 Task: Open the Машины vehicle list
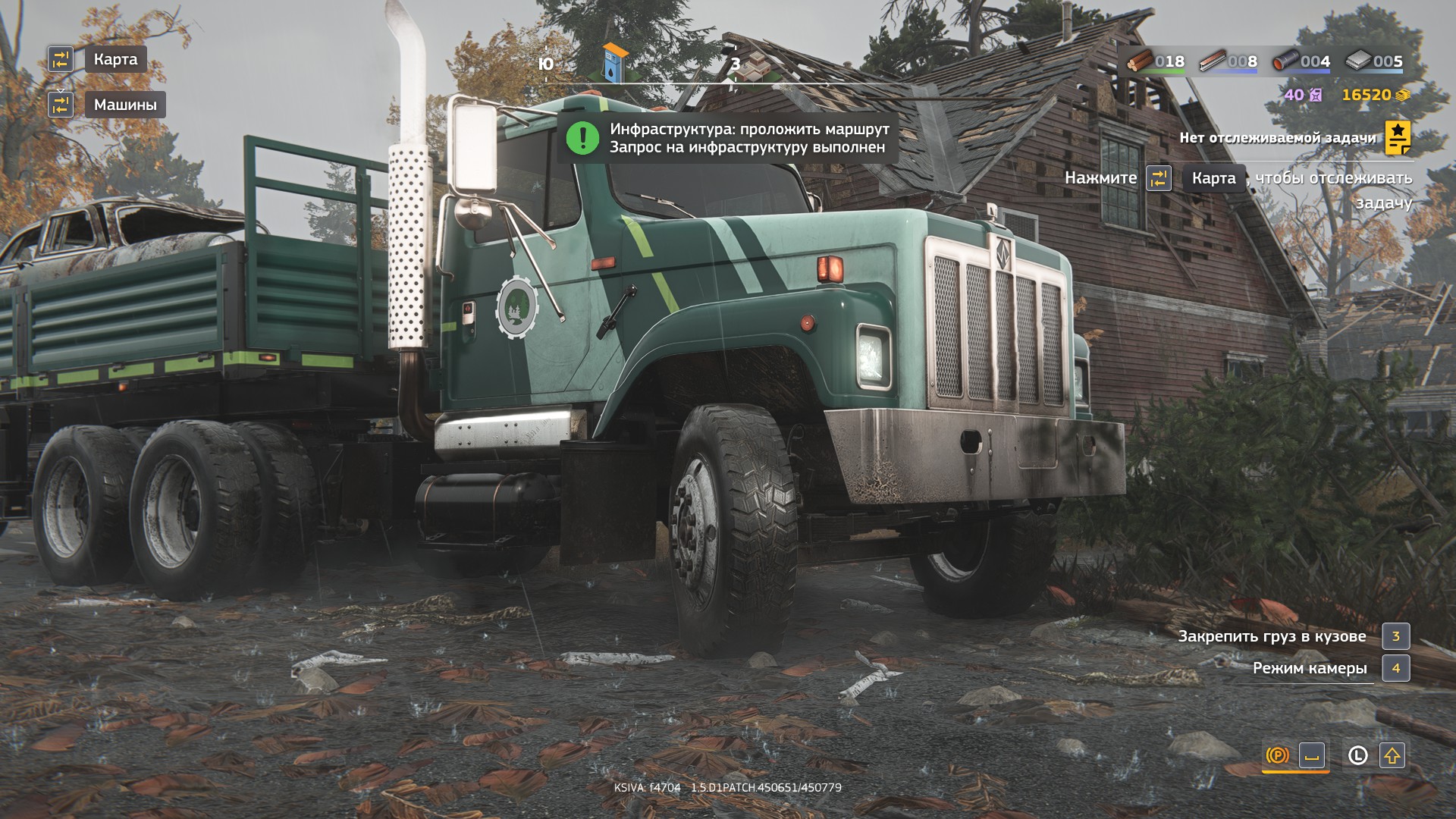click(x=125, y=105)
